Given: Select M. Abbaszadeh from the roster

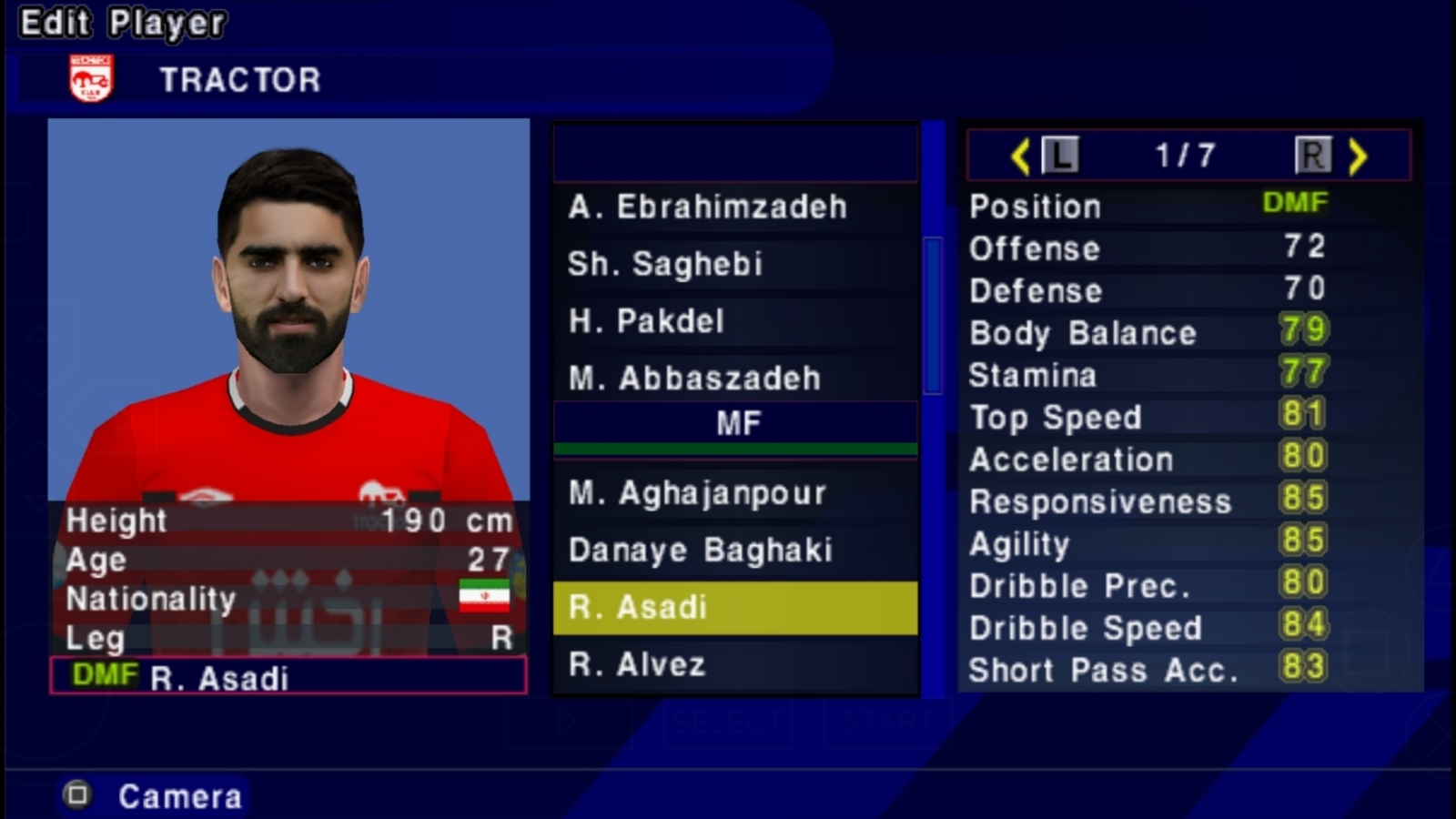Looking at the screenshot, I should click(735, 378).
